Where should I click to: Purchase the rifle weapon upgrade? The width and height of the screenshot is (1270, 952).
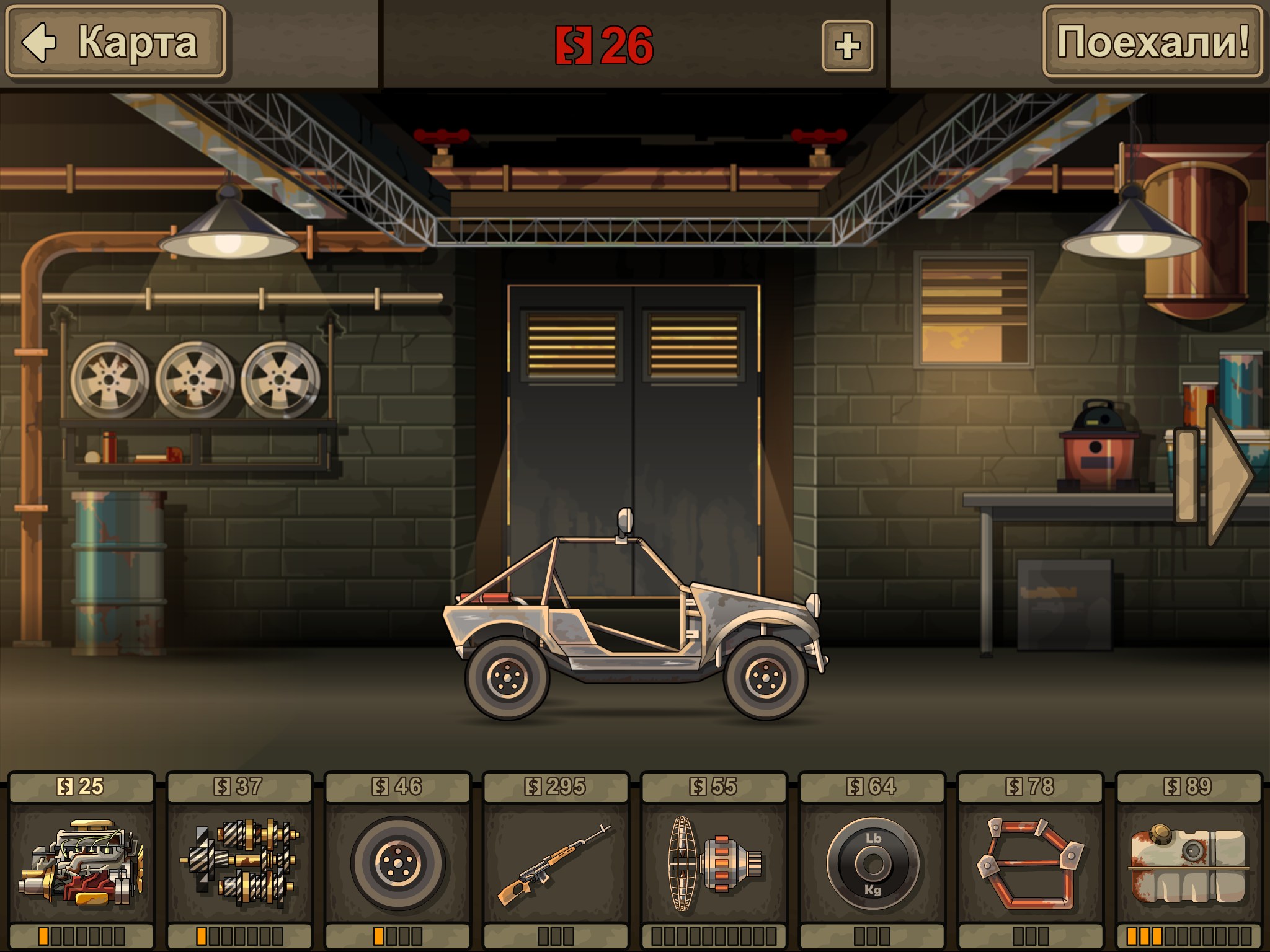[x=556, y=863]
